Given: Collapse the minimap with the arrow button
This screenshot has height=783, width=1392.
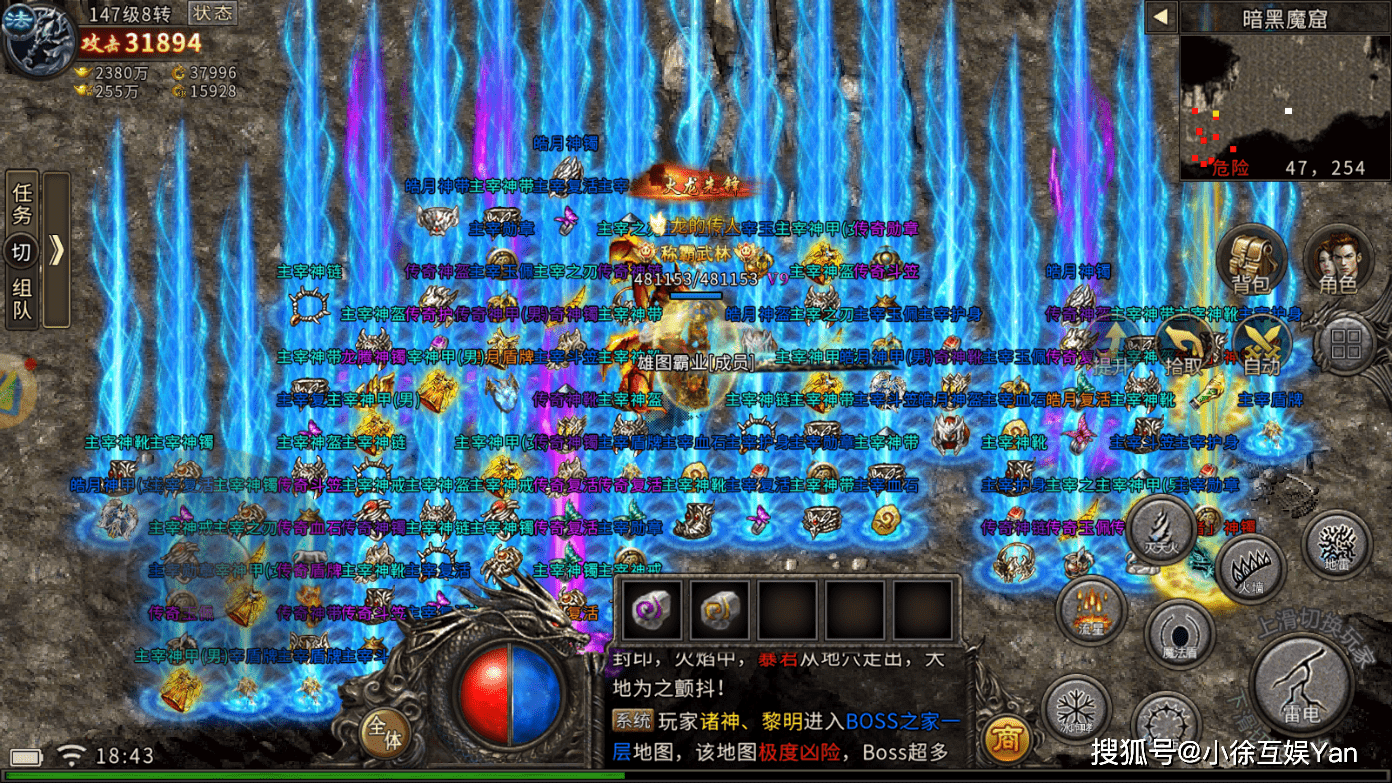Looking at the screenshot, I should click(1161, 16).
